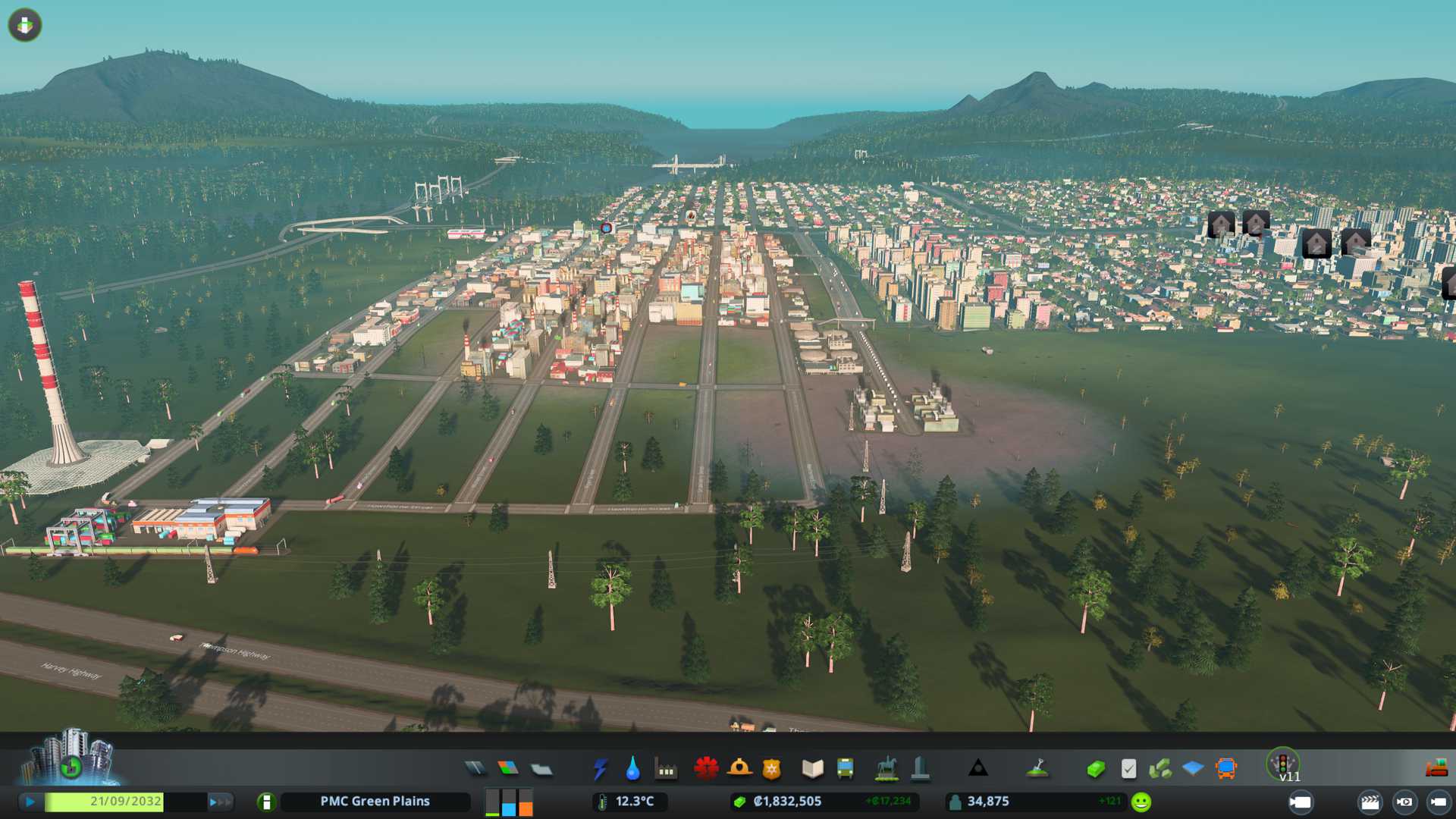
Task: Open the Roads build menu
Action: [475, 769]
